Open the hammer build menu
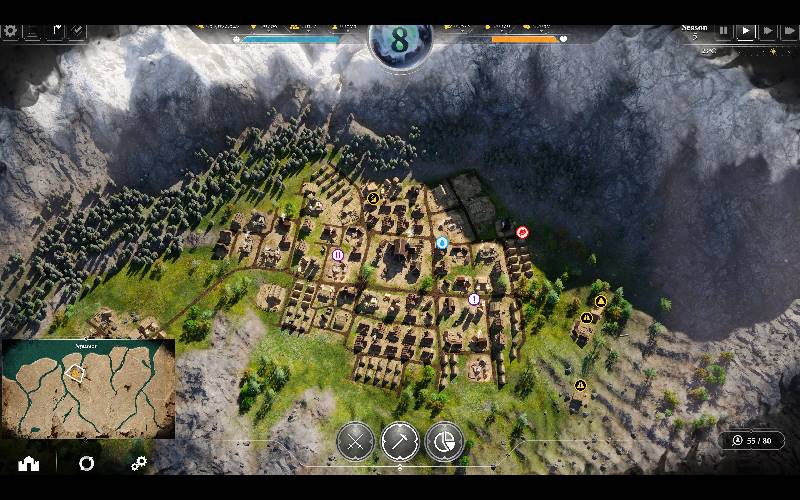The image size is (800, 500). pyautogui.click(x=400, y=441)
